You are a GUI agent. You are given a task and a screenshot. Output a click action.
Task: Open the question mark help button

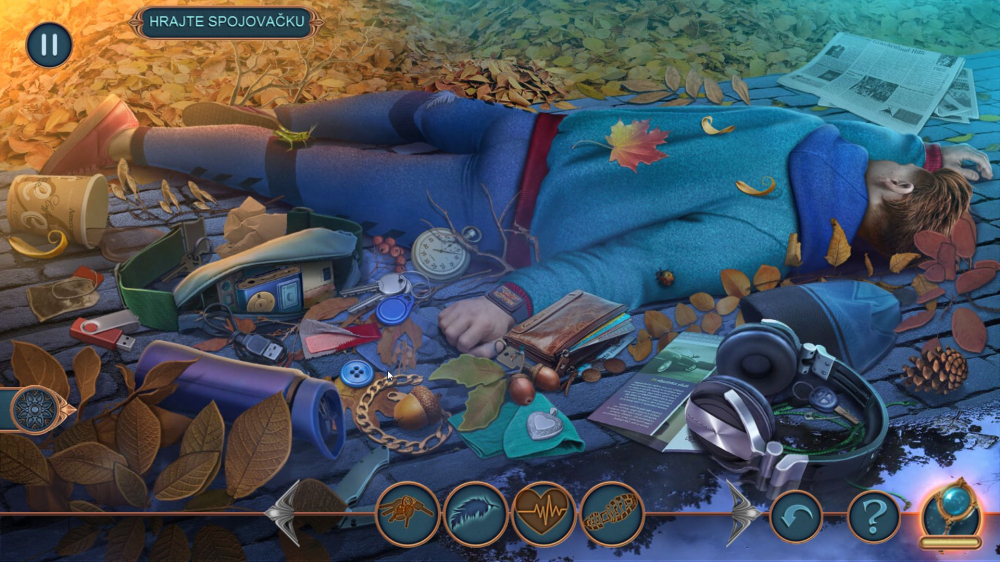click(873, 517)
